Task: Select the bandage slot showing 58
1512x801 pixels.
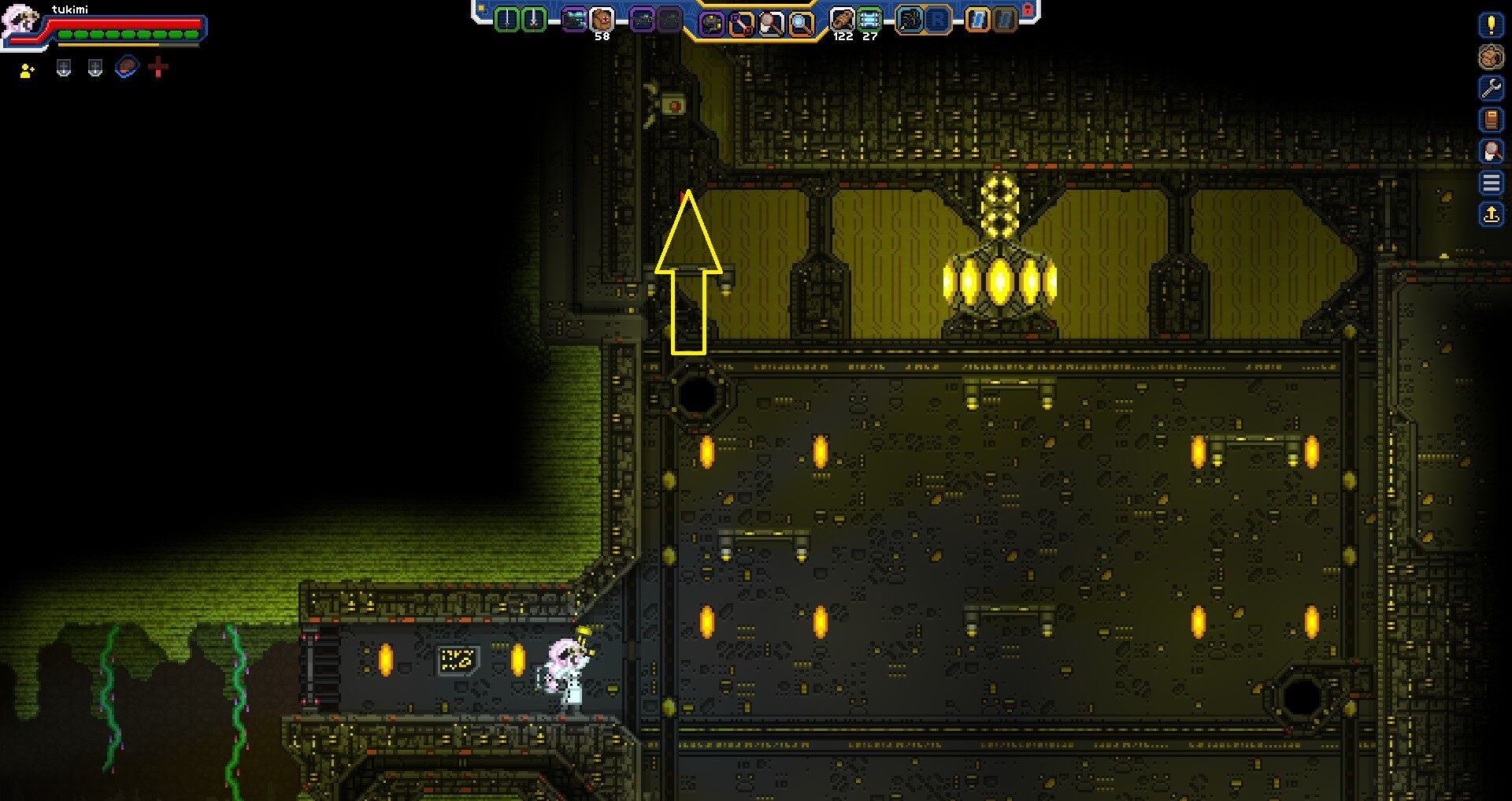Action: tap(602, 20)
